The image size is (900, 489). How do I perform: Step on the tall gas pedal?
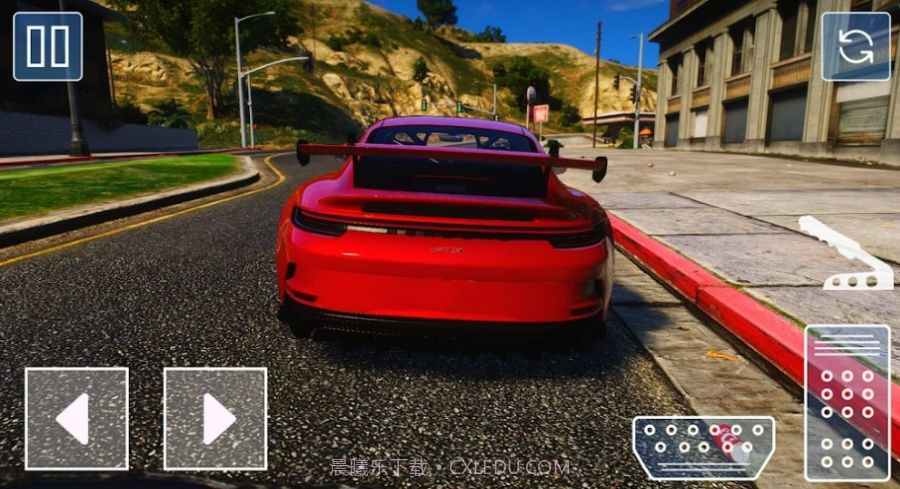point(846,402)
